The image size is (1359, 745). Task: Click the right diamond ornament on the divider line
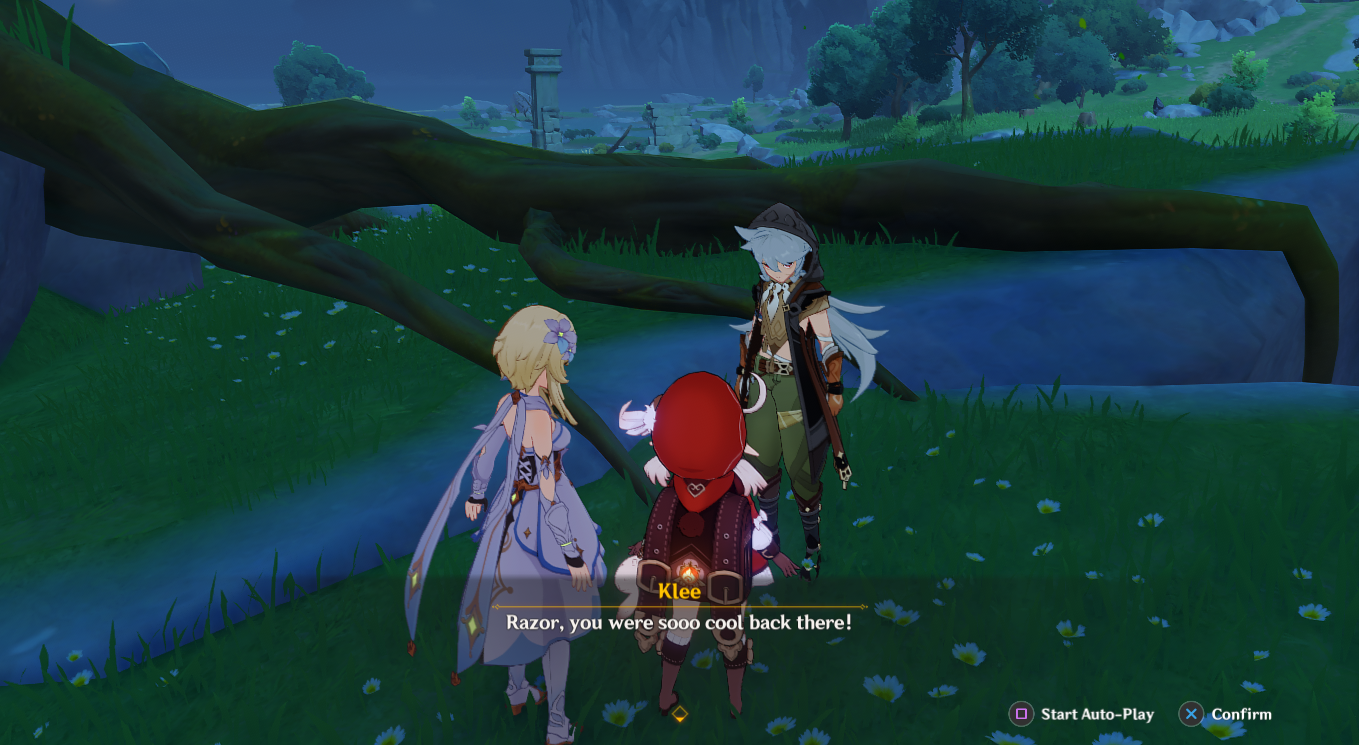[861, 607]
